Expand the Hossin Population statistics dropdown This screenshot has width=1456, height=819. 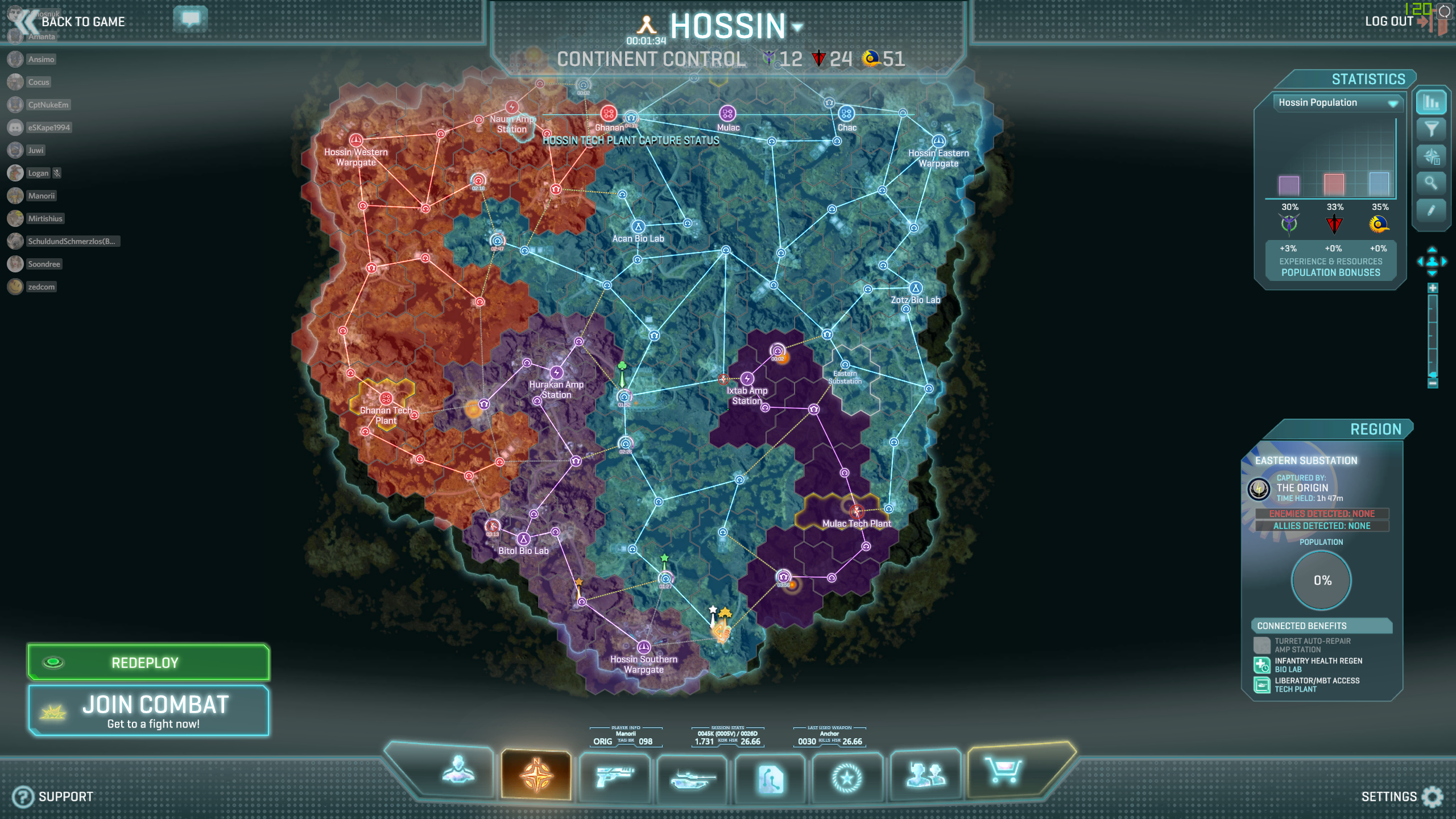tap(1393, 103)
